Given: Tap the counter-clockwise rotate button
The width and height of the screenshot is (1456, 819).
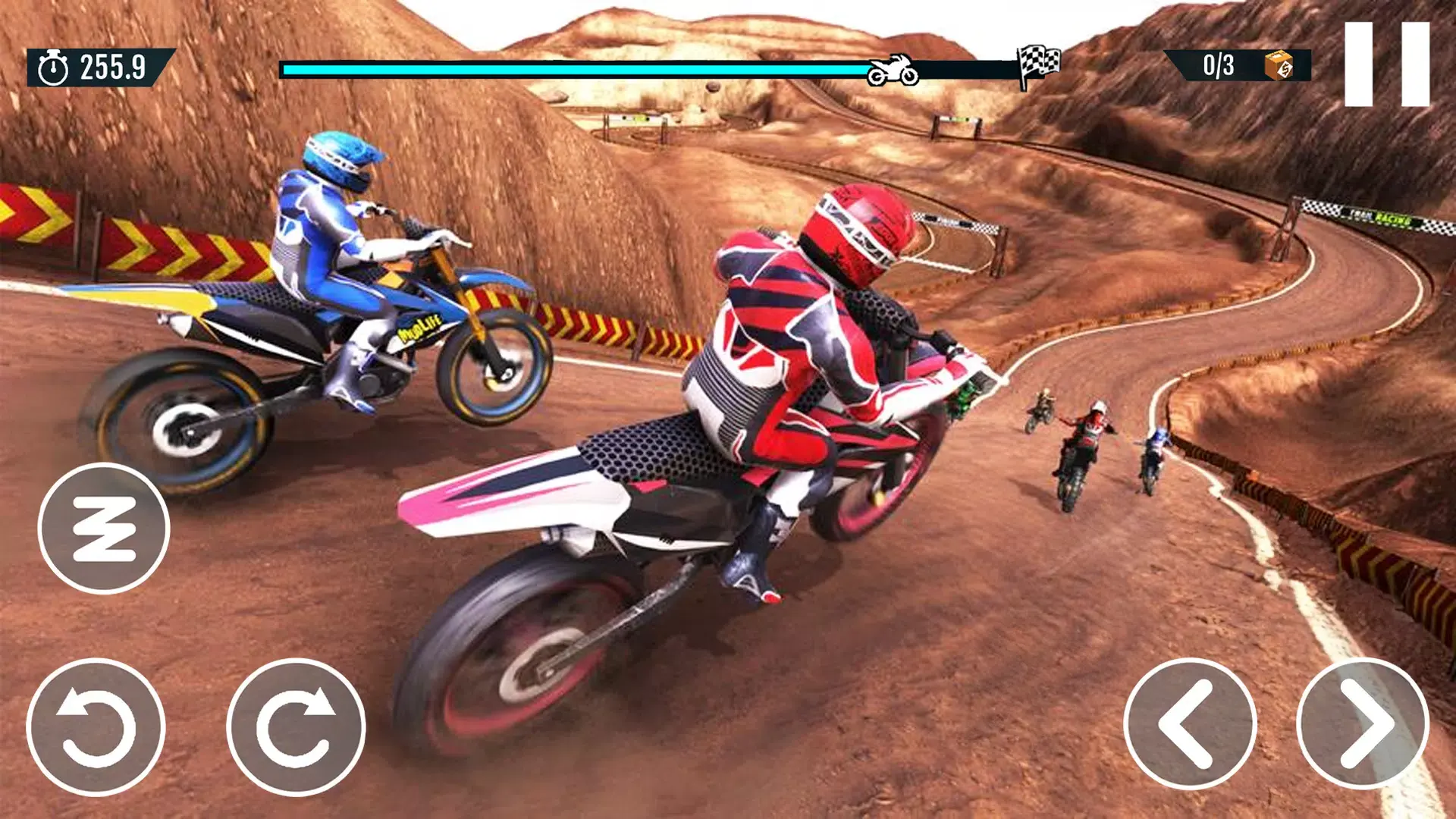Looking at the screenshot, I should point(96,726).
